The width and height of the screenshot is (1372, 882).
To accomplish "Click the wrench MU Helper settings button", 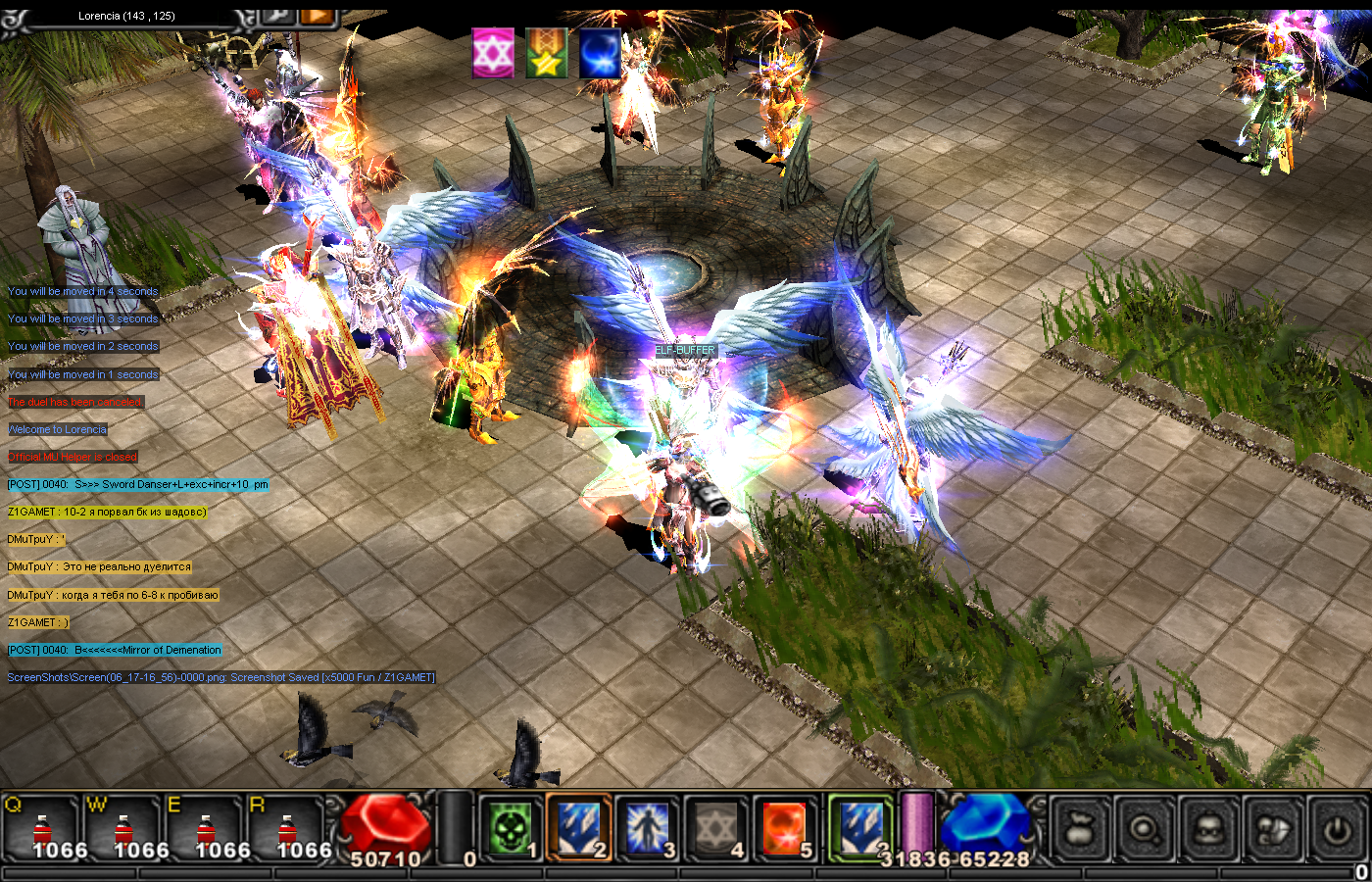I will 278,15.
